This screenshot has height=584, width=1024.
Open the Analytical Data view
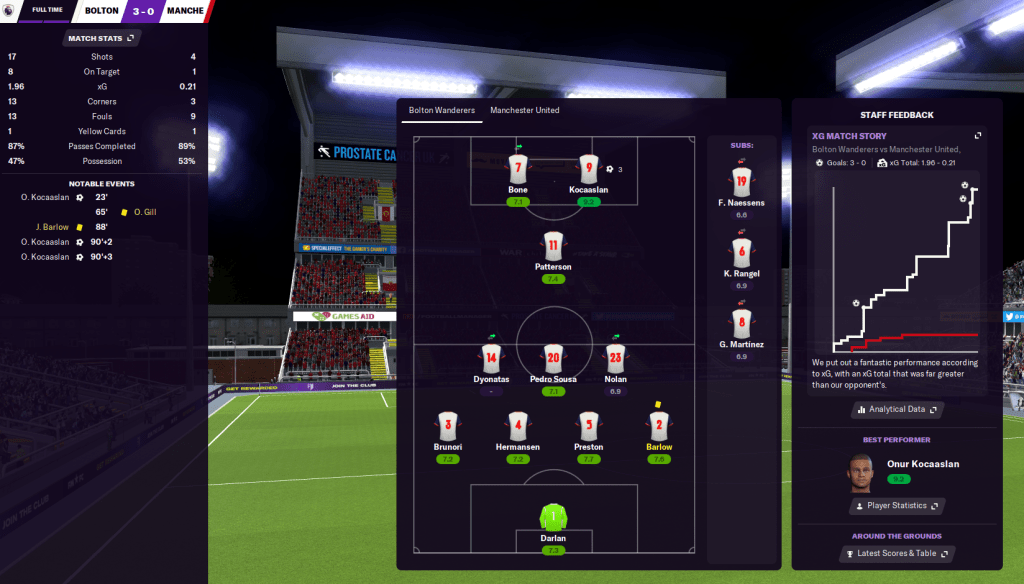pyautogui.click(x=897, y=409)
